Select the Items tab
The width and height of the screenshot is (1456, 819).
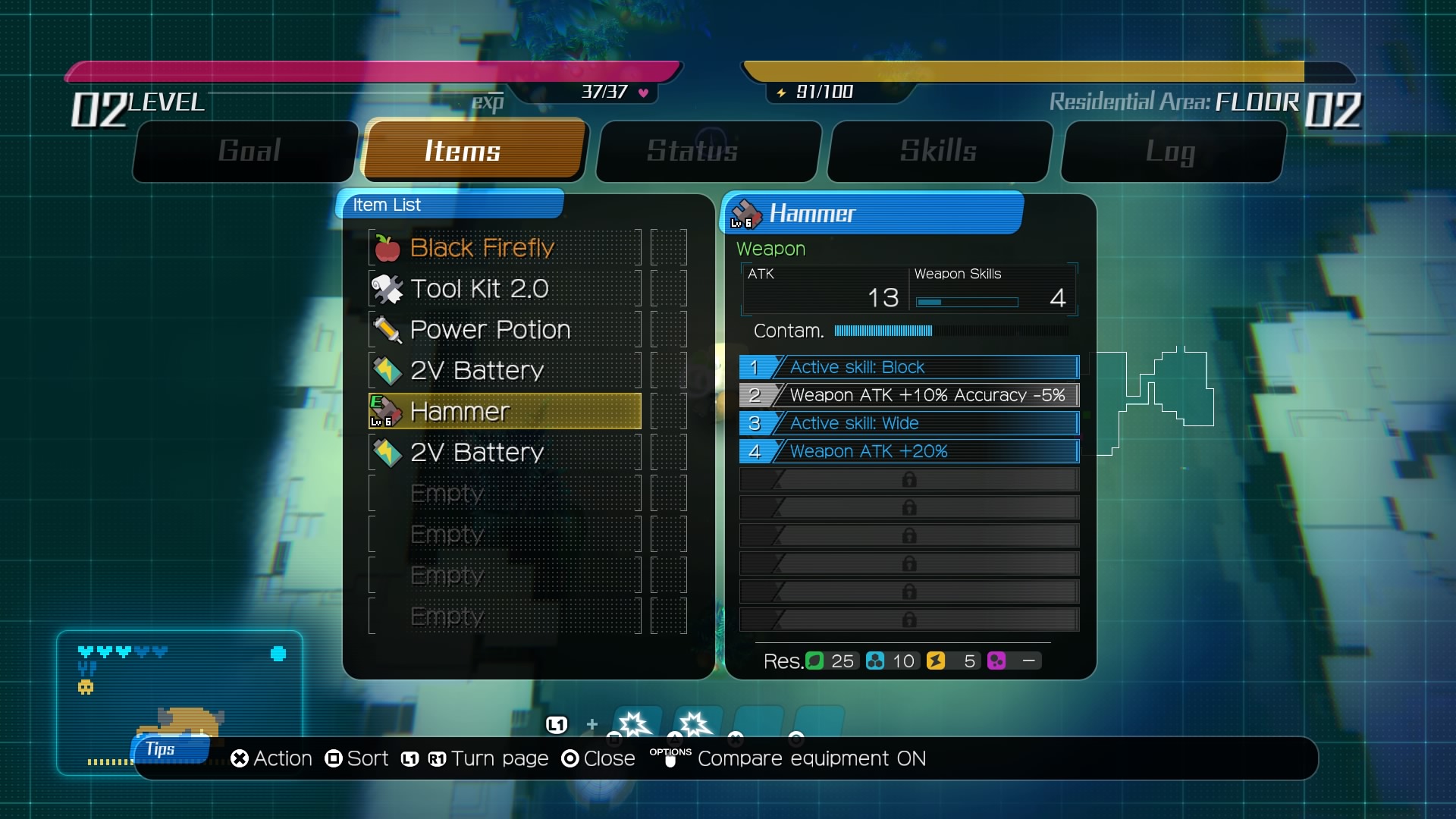[474, 151]
